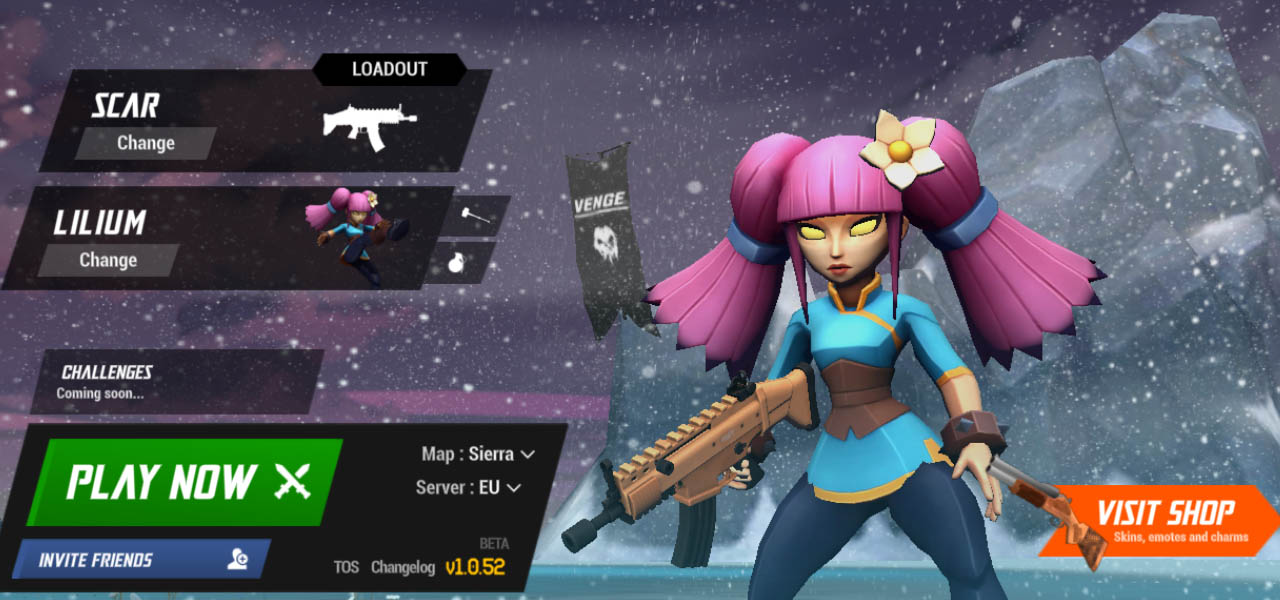Click the SCAR rifle loadout image
This screenshot has width=1280, height=600.
(368, 125)
